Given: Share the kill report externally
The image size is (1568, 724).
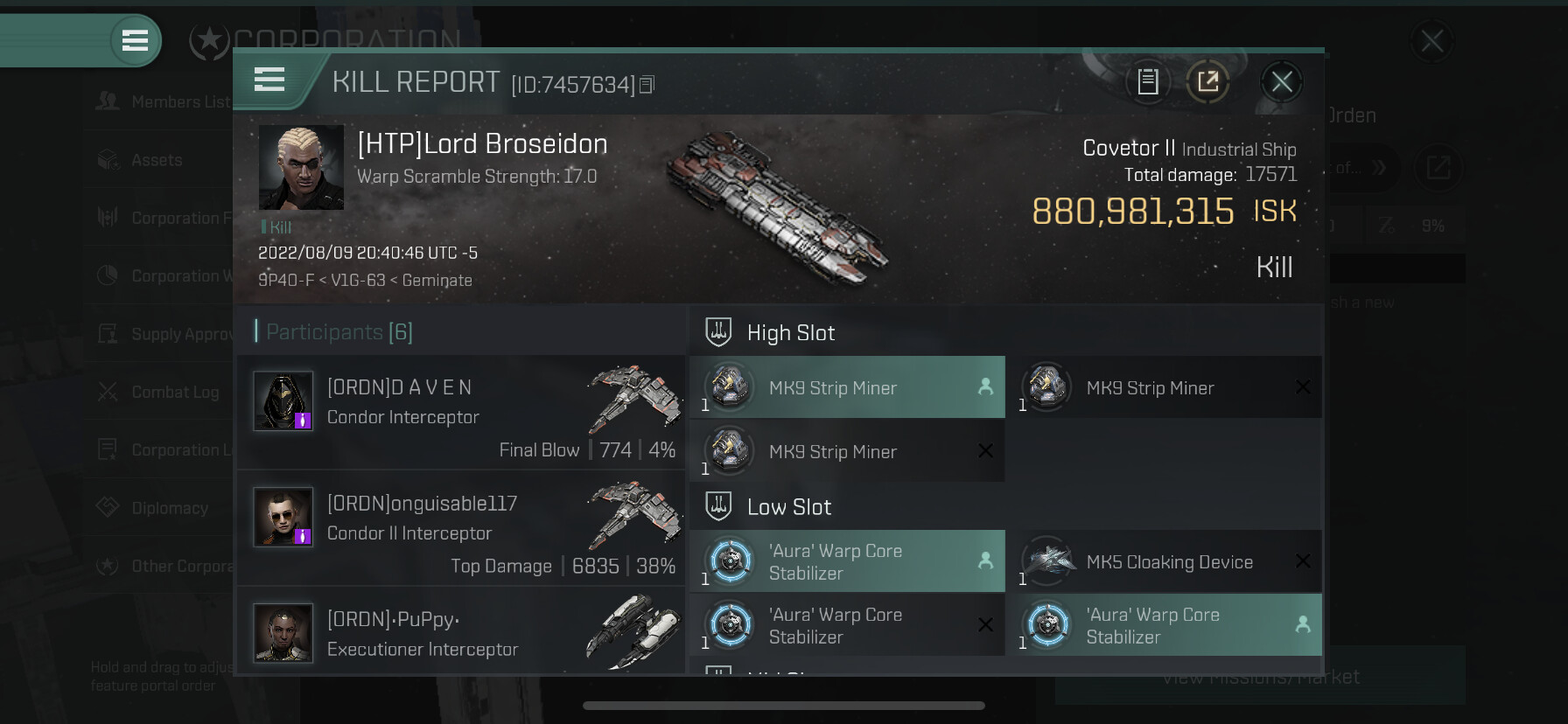Looking at the screenshot, I should tap(1207, 82).
